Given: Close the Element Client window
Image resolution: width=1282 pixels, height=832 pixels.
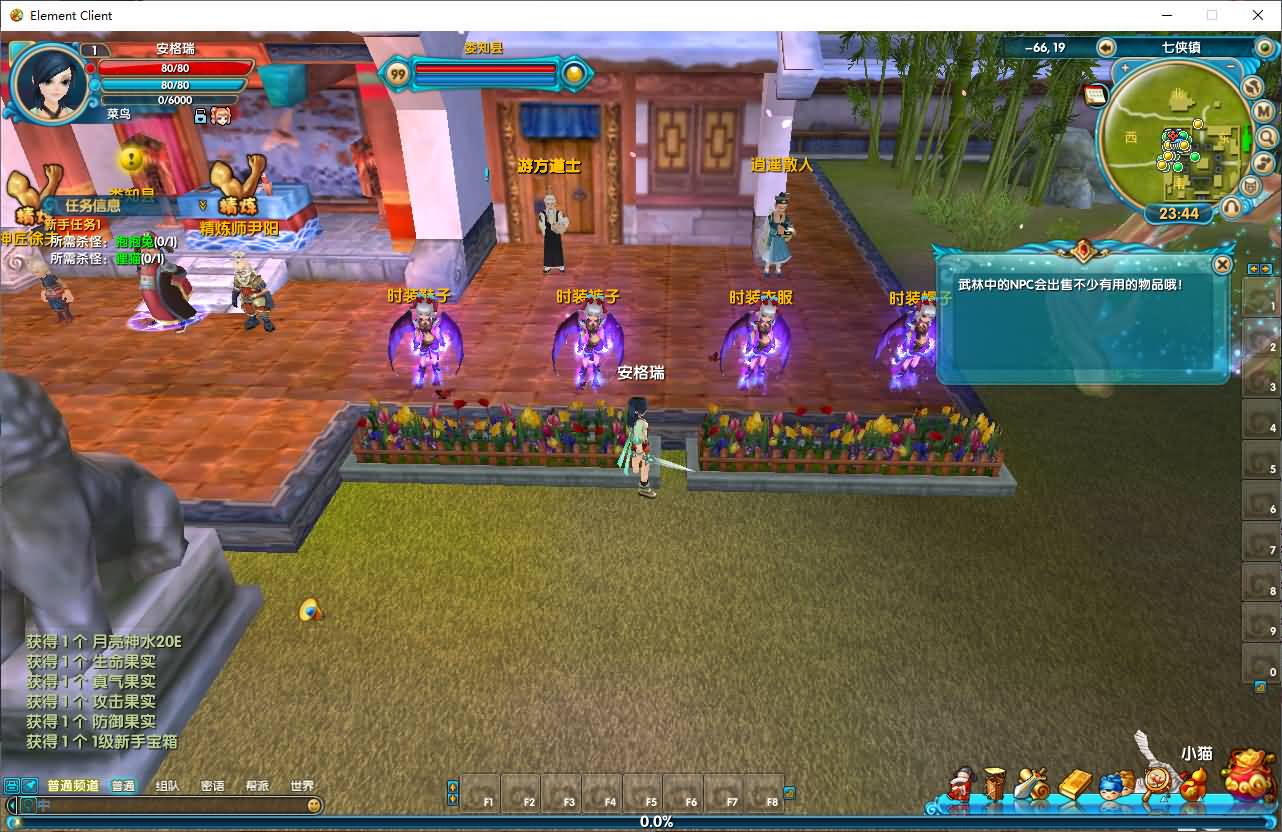Looking at the screenshot, I should 1258,15.
